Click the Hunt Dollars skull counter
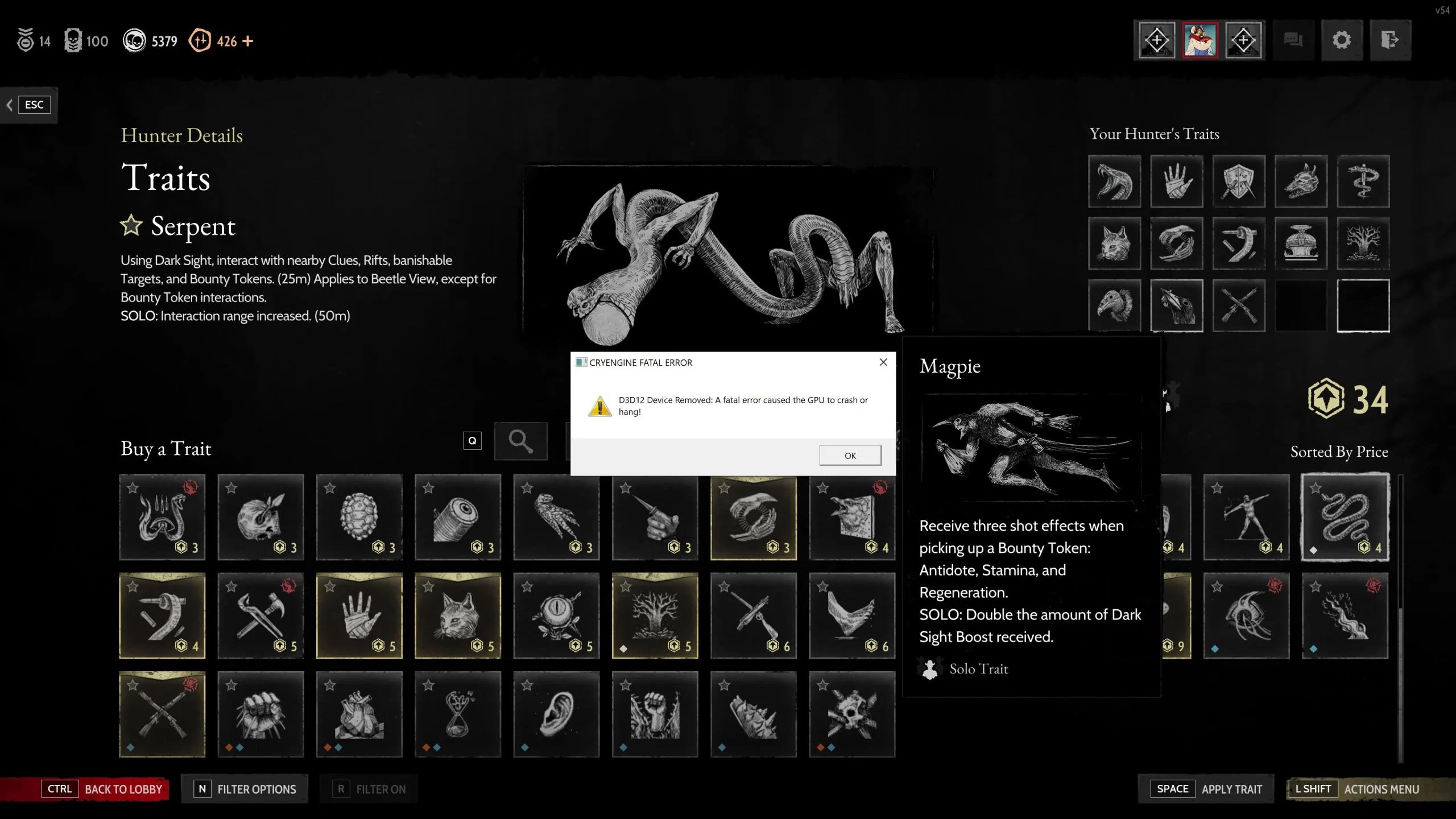1456x819 pixels. point(150,40)
